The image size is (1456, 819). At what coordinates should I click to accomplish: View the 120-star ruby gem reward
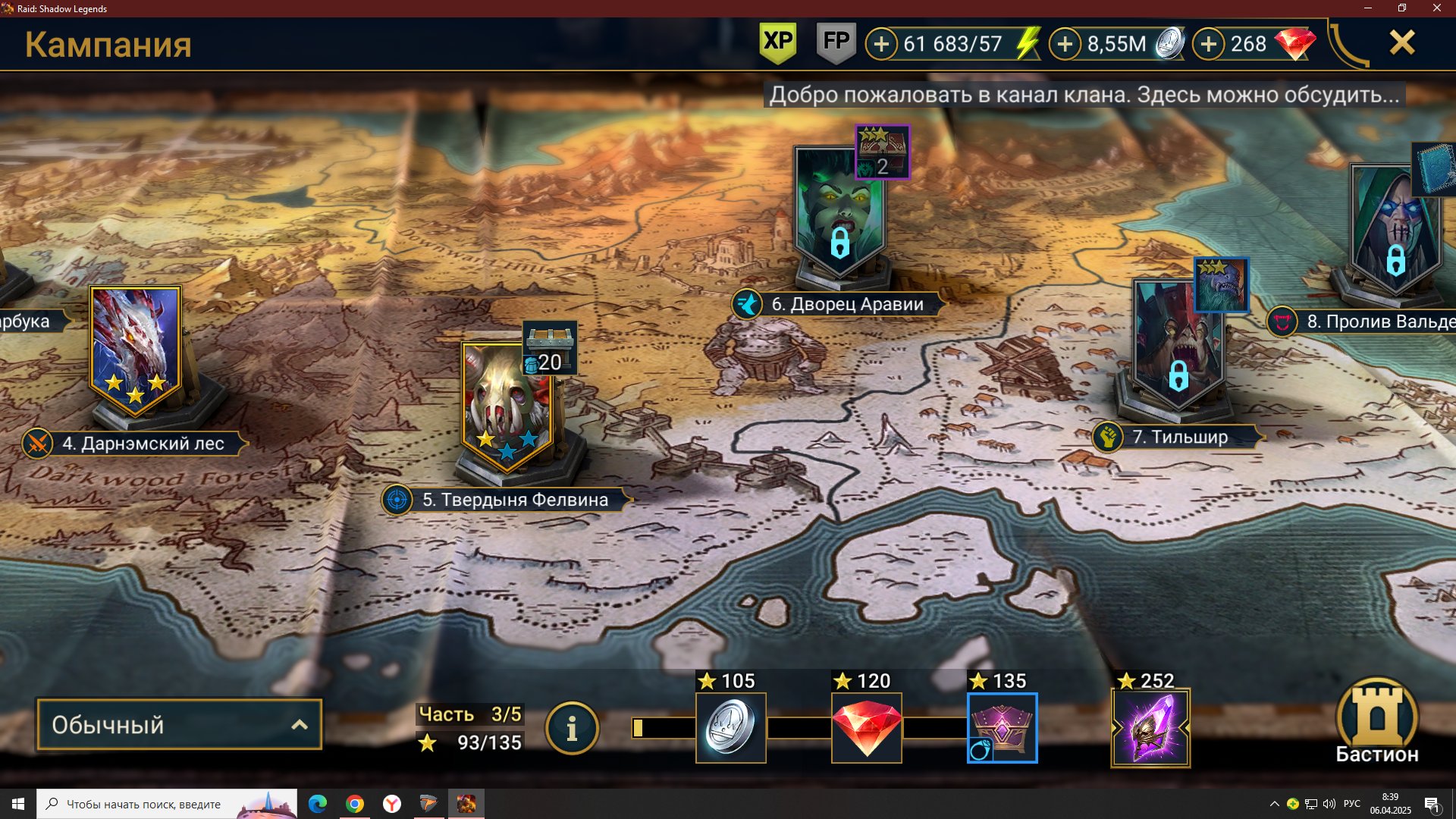(866, 727)
